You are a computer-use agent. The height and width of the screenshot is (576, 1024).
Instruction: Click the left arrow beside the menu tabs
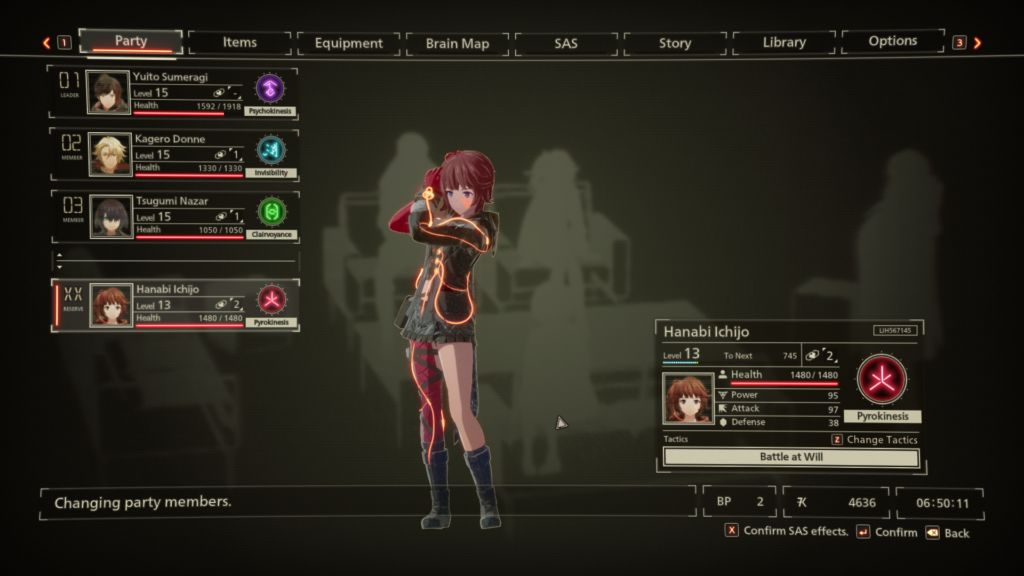46,43
